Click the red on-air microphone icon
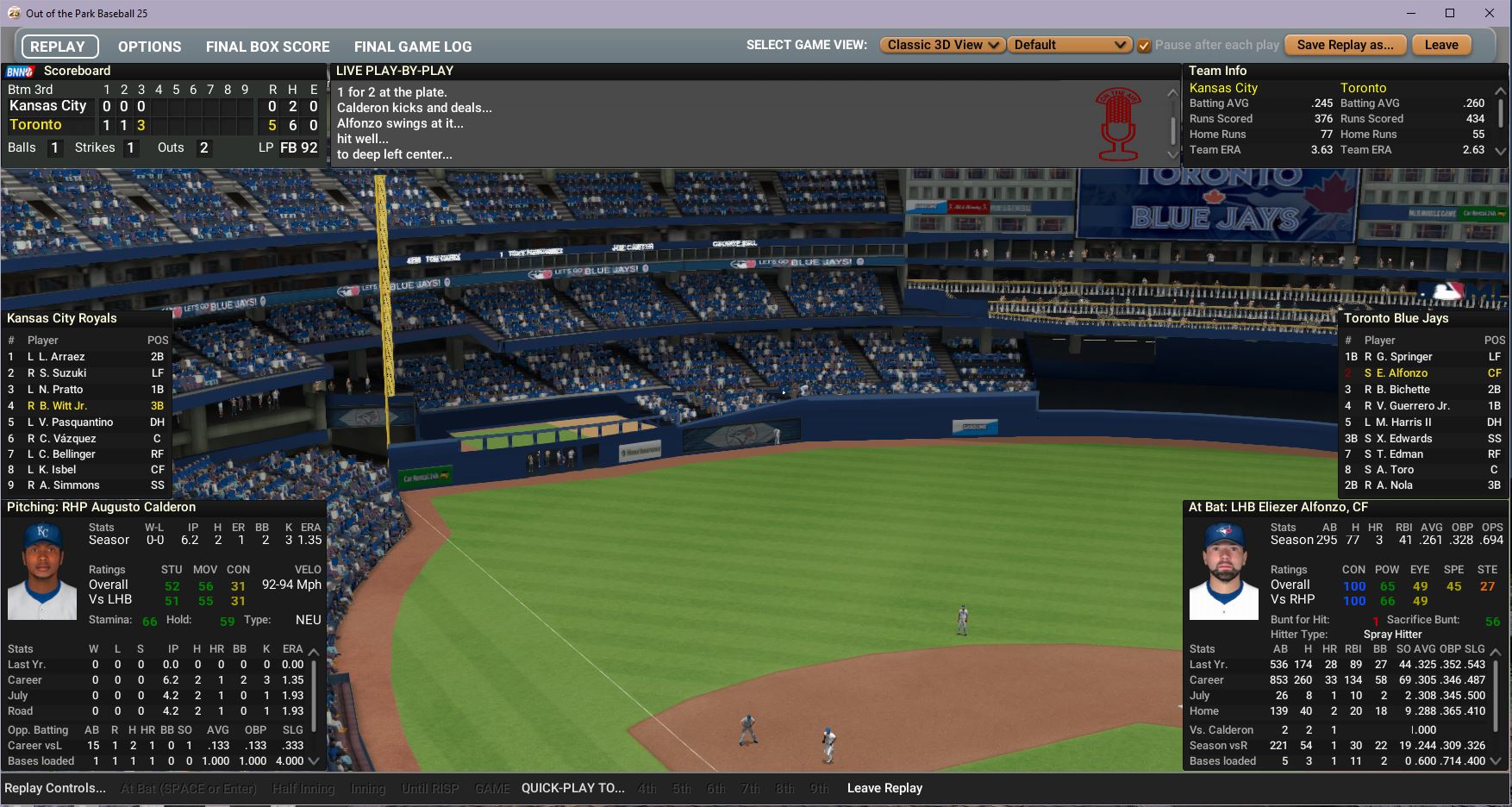1512x807 pixels. tap(1118, 125)
